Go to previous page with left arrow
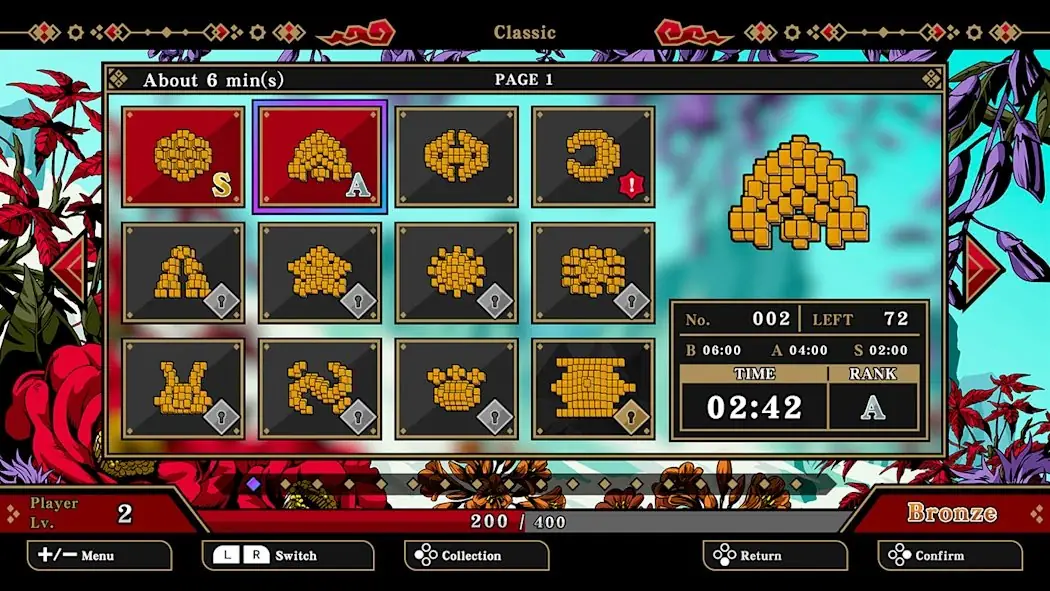This screenshot has height=591, width=1050. (69, 268)
